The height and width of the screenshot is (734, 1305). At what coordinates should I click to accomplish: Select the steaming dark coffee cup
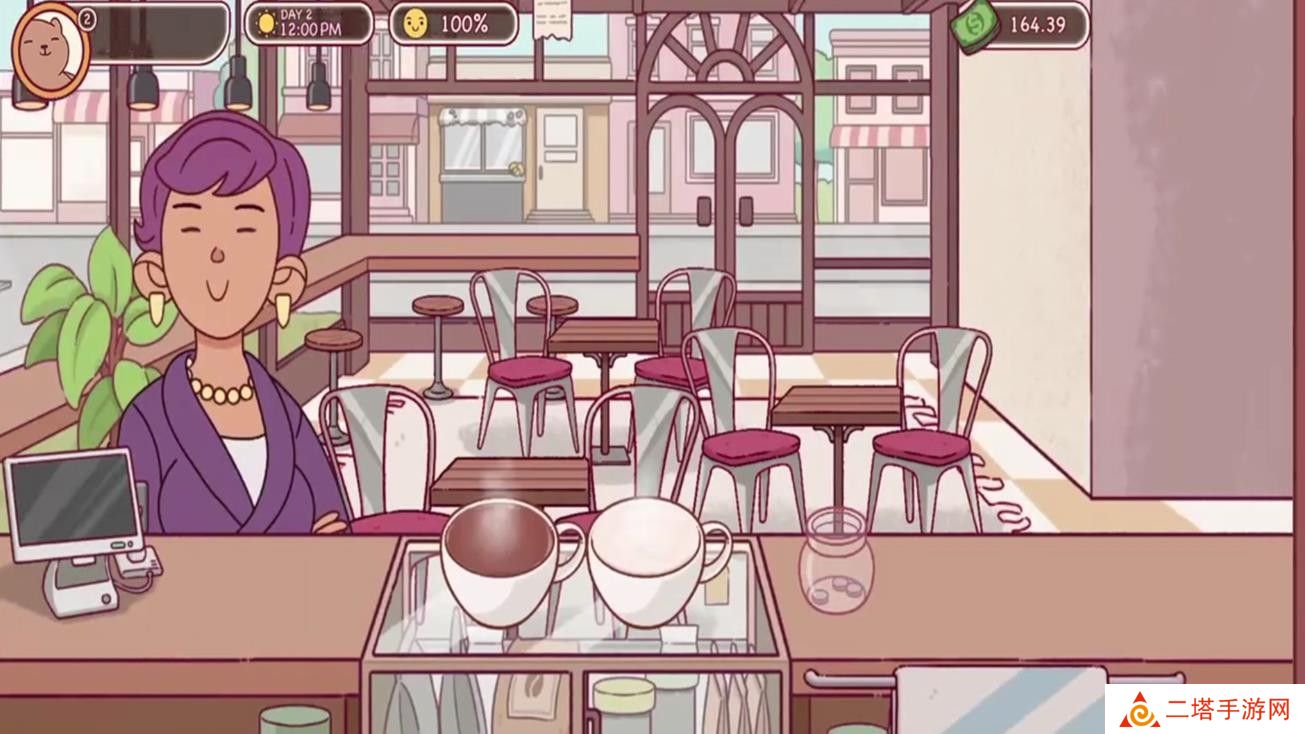pyautogui.click(x=498, y=562)
